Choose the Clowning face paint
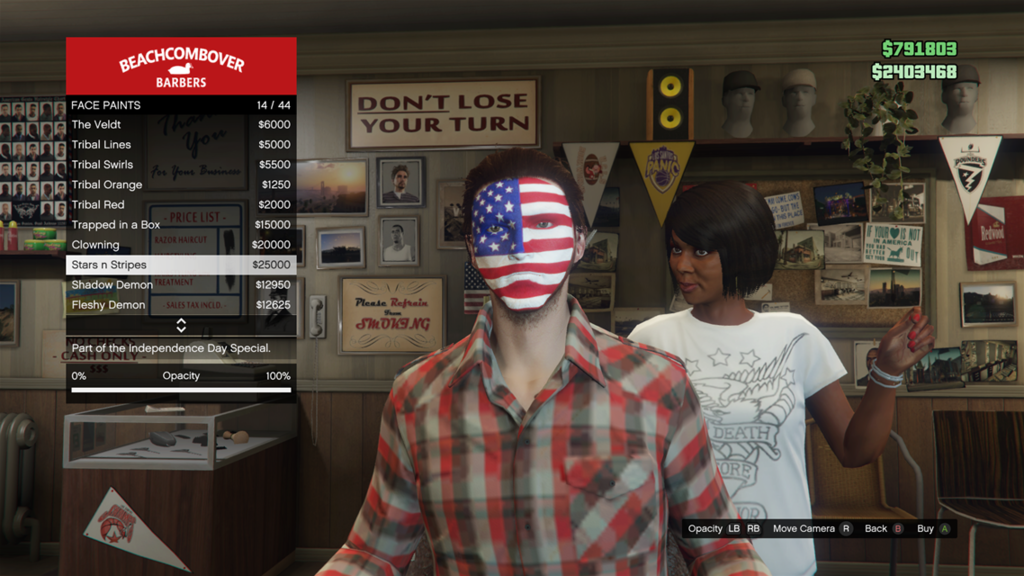The width and height of the screenshot is (1024, 576). coord(181,245)
